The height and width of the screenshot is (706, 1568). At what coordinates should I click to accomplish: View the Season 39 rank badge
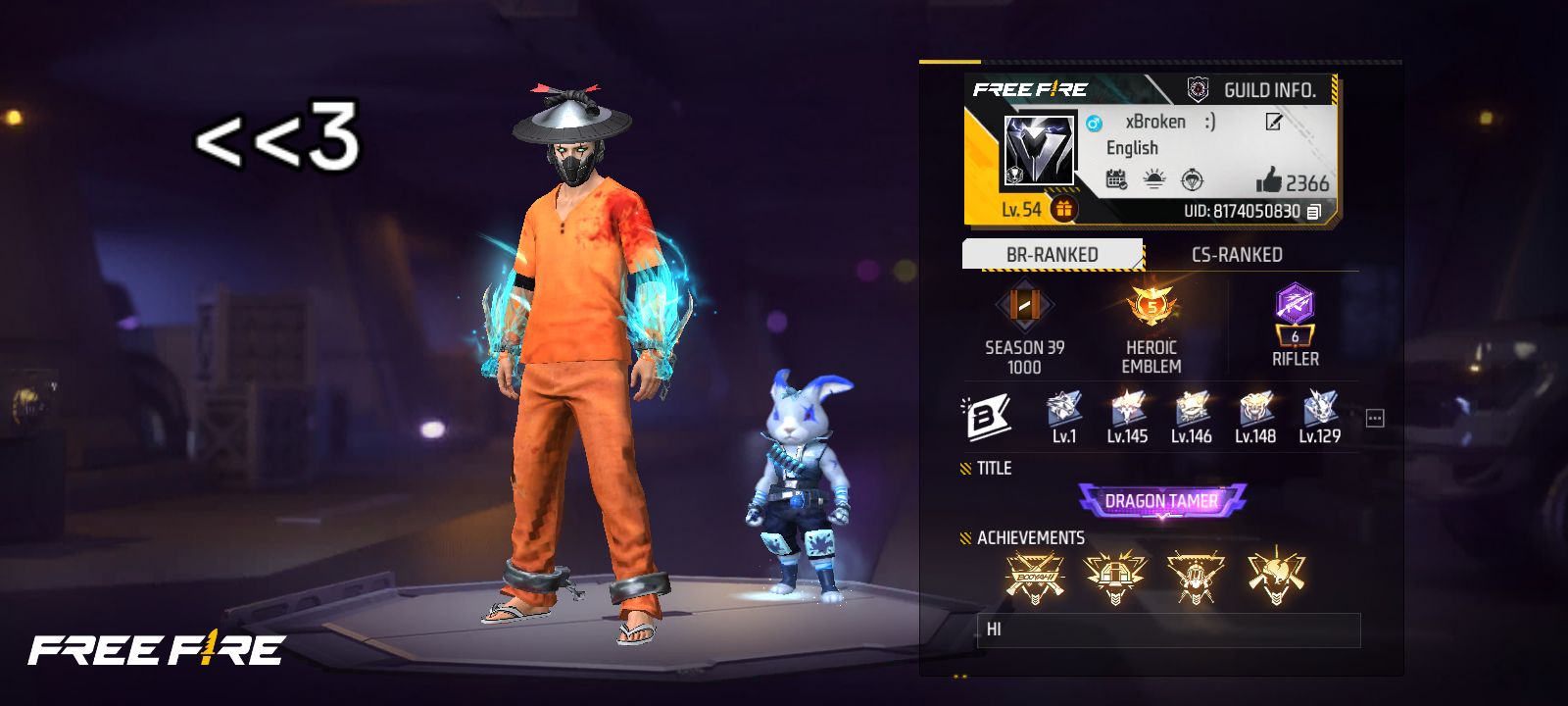pos(1024,306)
